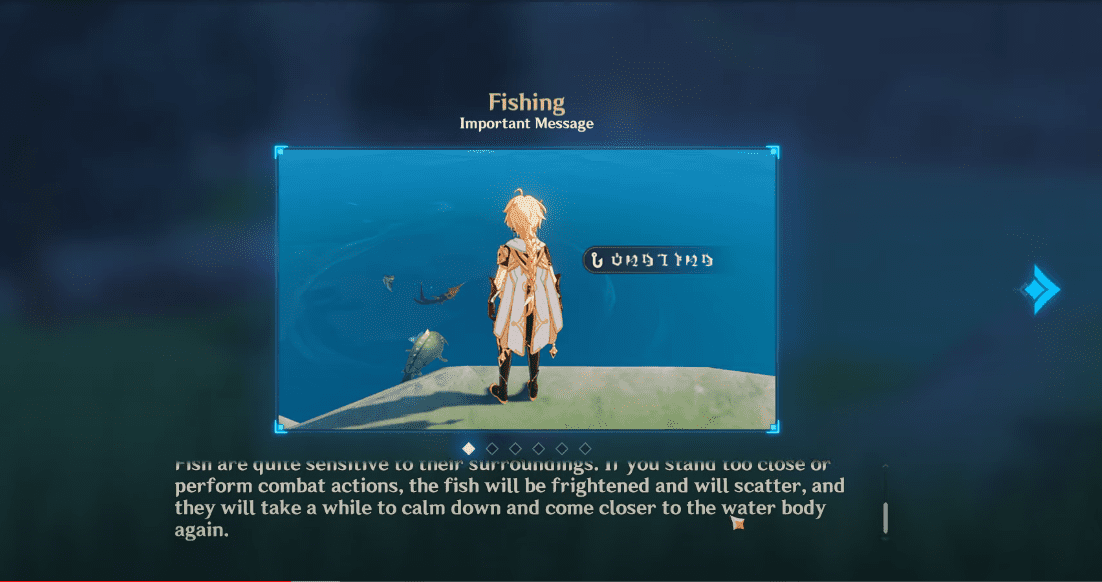Select the filled first page indicator dot

coord(469,448)
